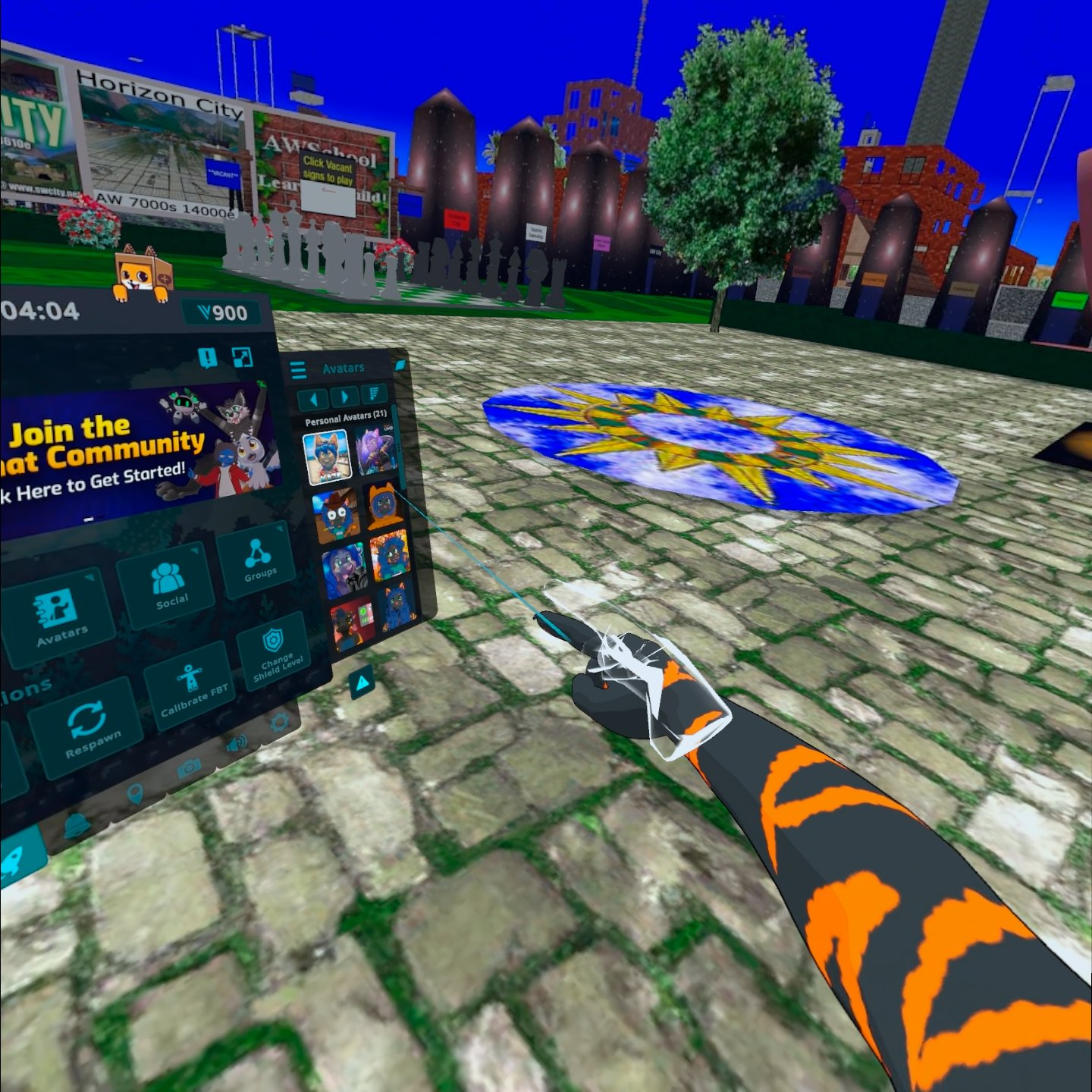The height and width of the screenshot is (1092, 1092).
Task: Click the avatar list sort button
Action: (x=374, y=393)
